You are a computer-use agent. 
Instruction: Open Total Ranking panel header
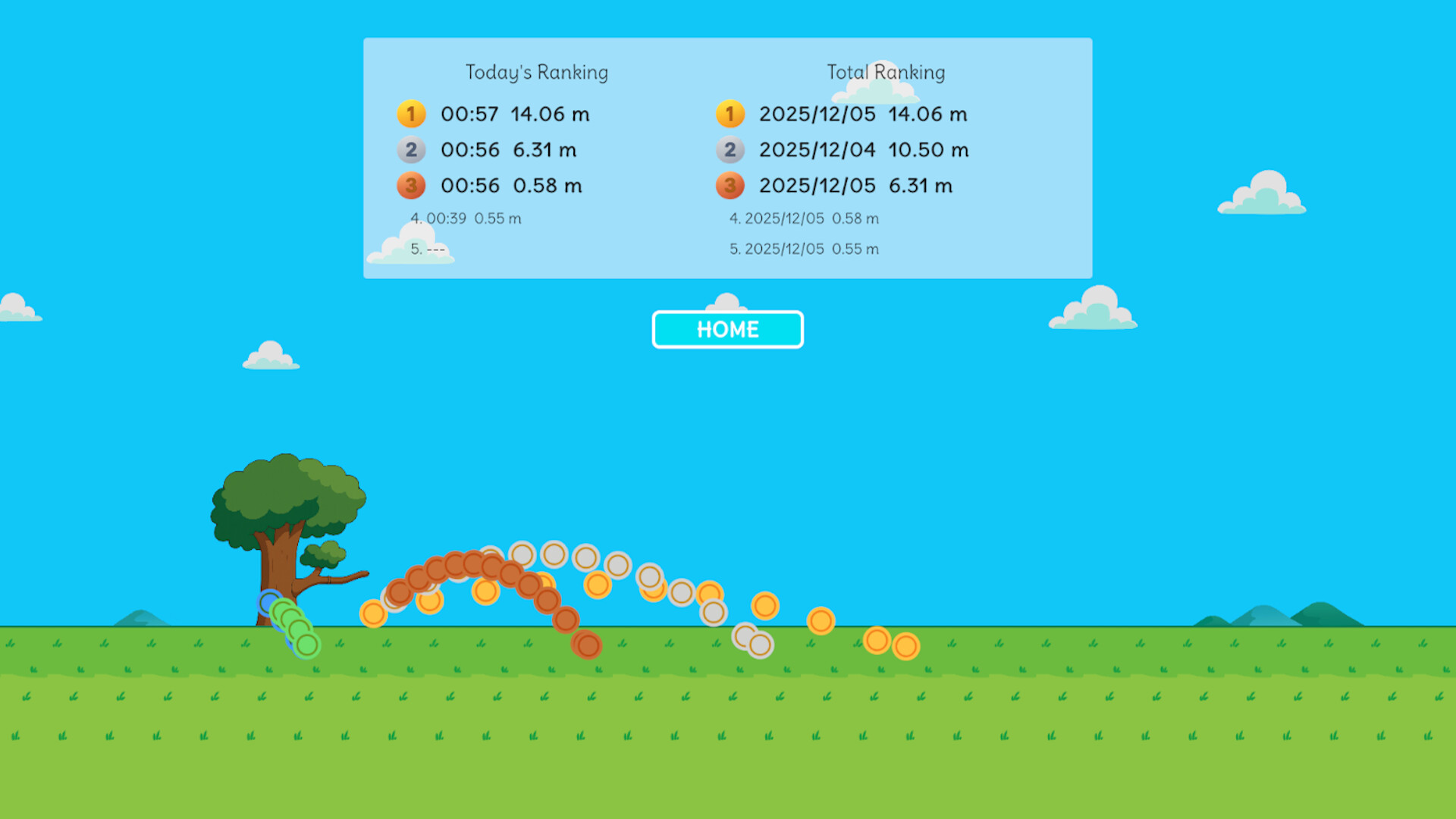tap(886, 72)
